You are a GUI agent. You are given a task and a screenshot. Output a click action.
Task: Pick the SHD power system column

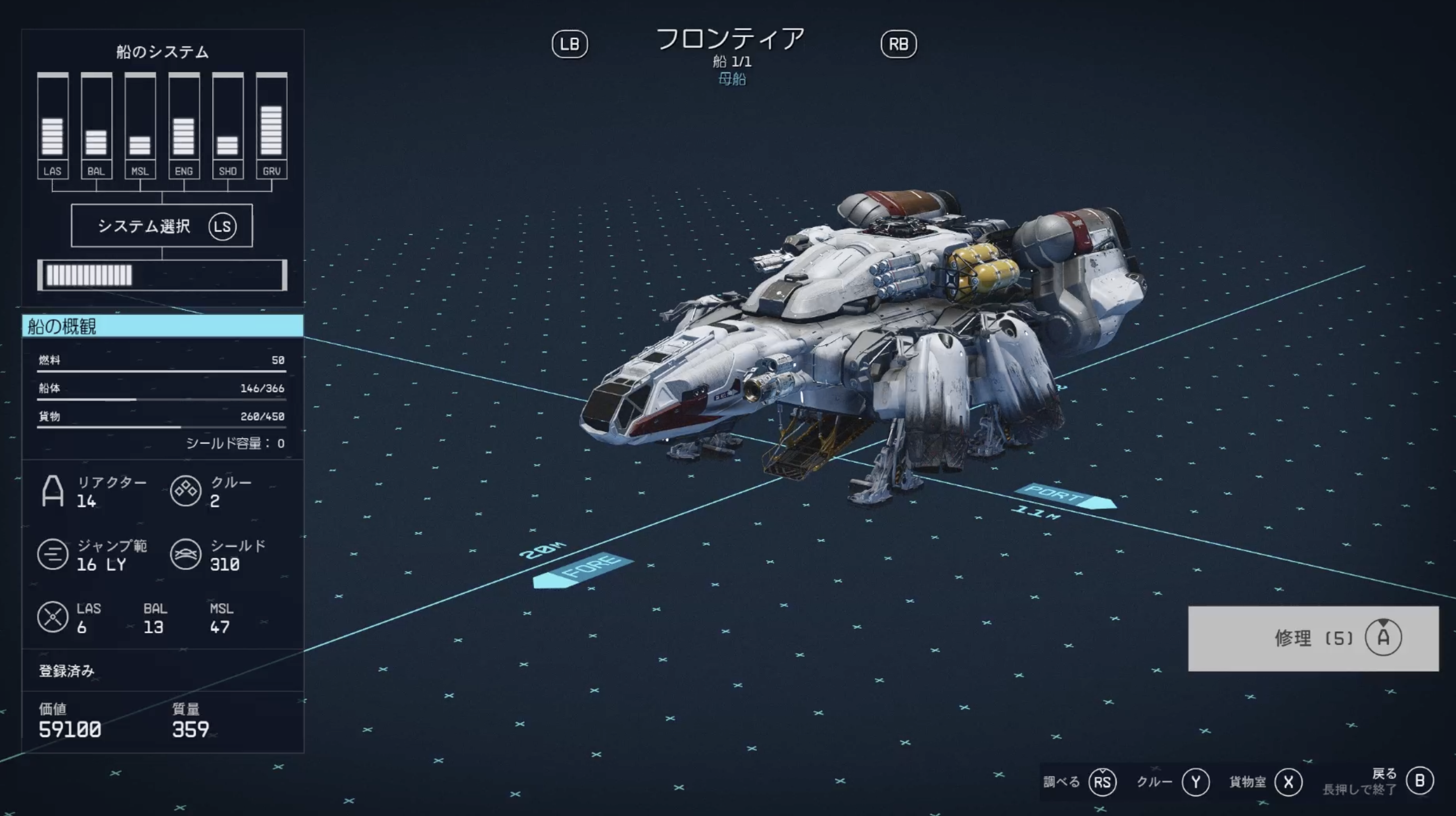[x=228, y=125]
